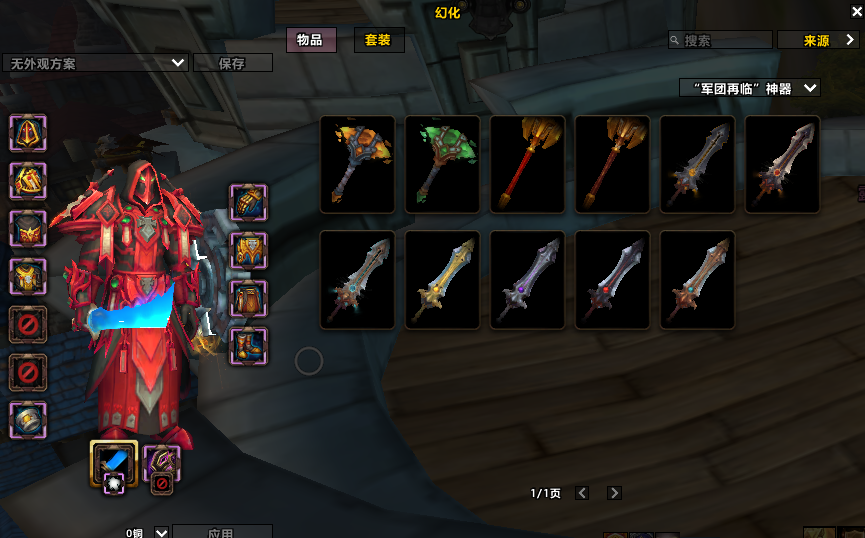Select the purple-gem sword appearance

(x=527, y=280)
